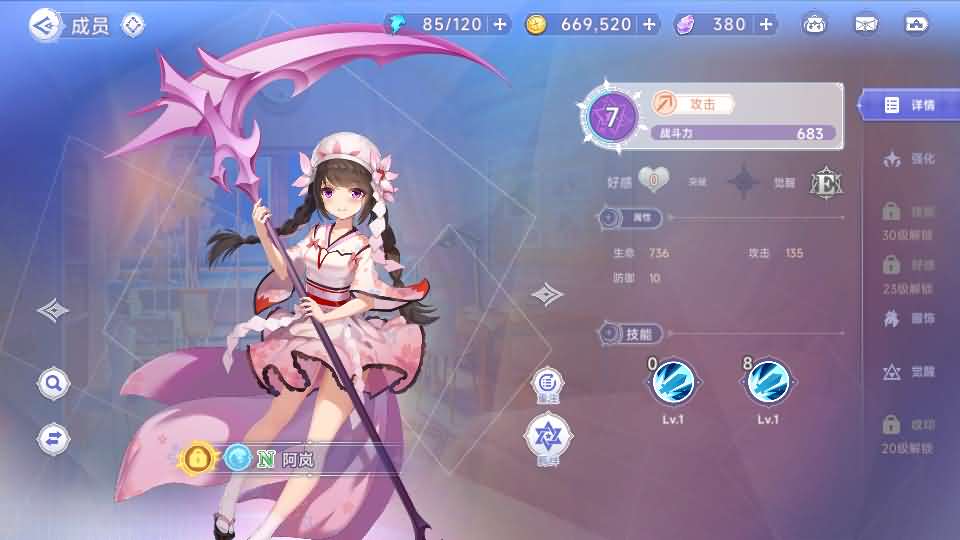
Task: Go back from the 成员 screen
Action: 44,25
